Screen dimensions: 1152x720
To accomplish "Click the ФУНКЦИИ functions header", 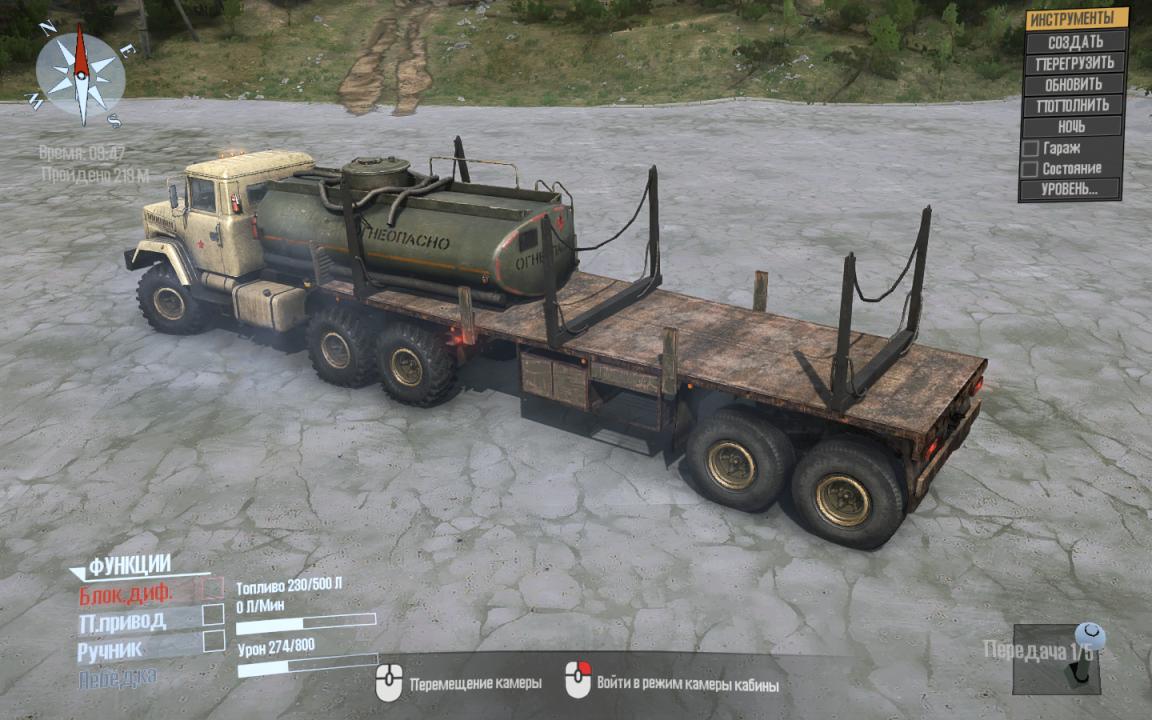I will pyautogui.click(x=129, y=565).
